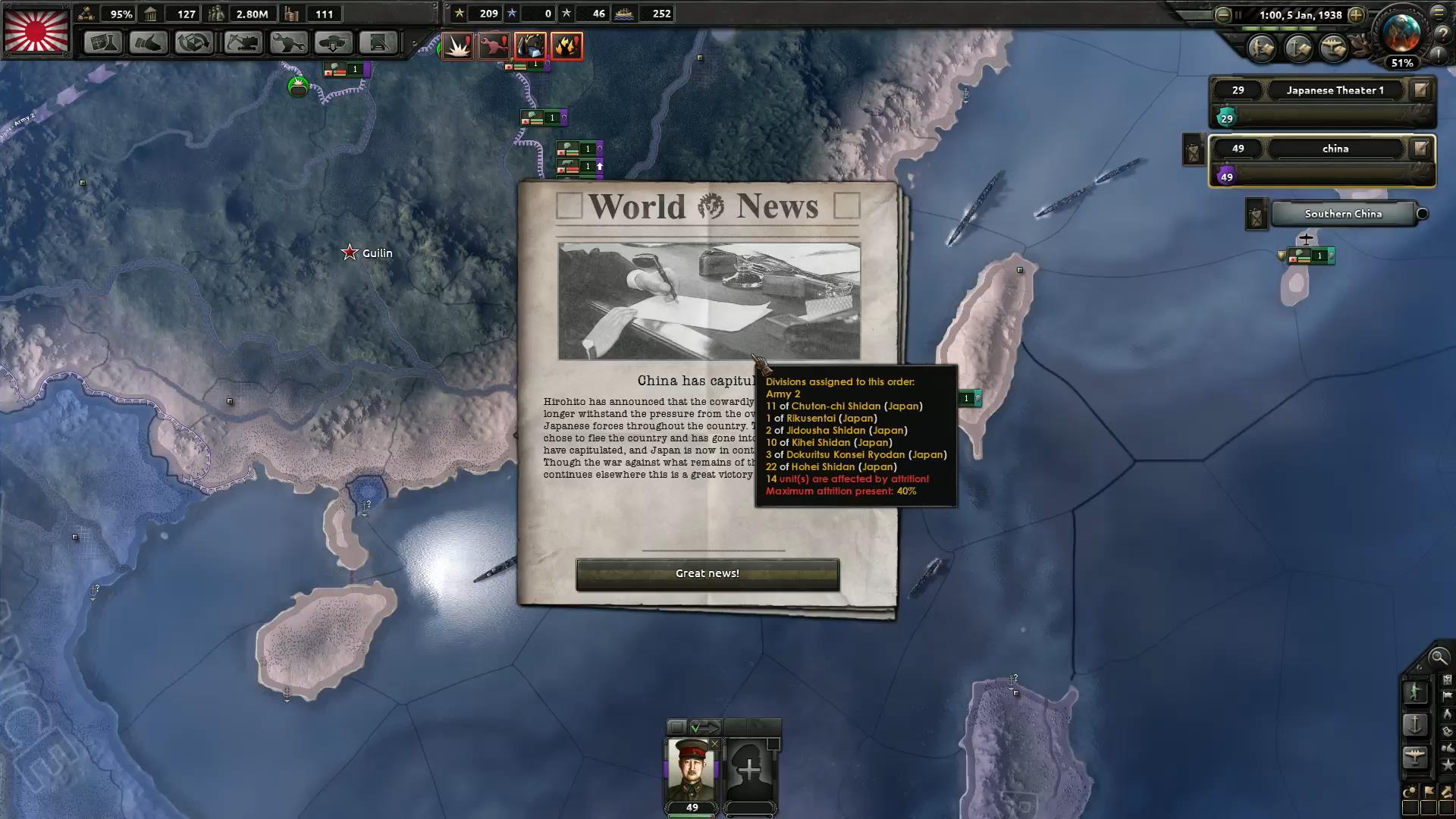The width and height of the screenshot is (1456, 819).
Task: Click the plus to assign new commander
Action: (751, 767)
